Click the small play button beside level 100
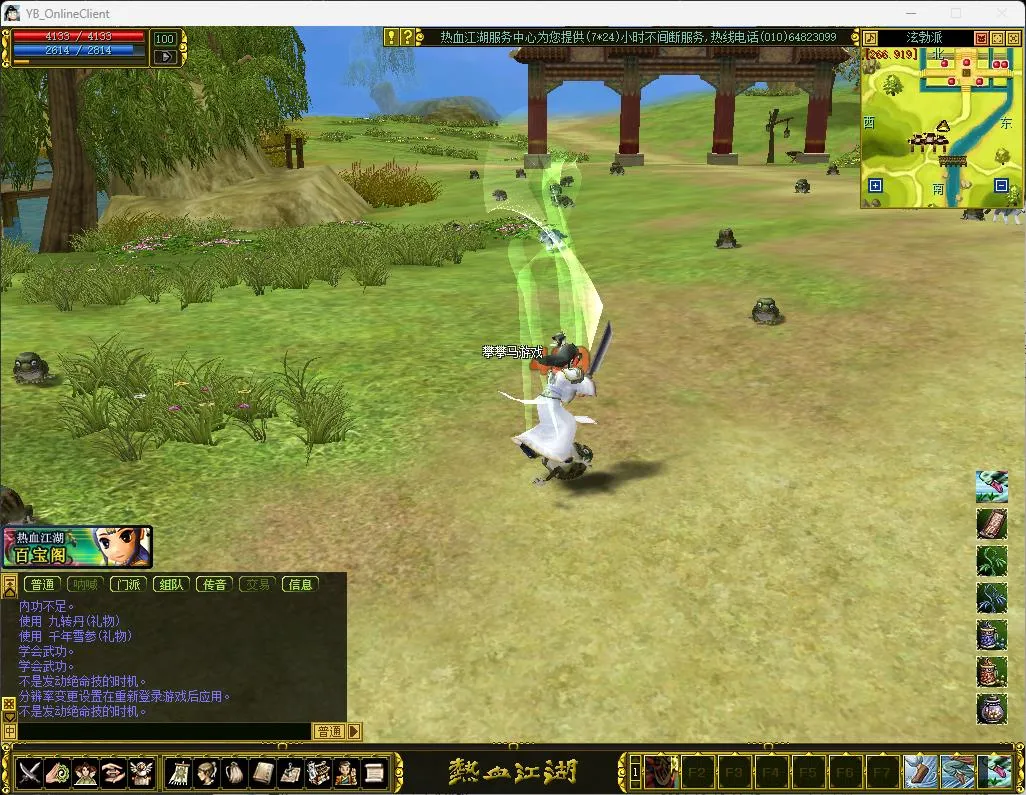The height and width of the screenshot is (795, 1026). (165, 57)
